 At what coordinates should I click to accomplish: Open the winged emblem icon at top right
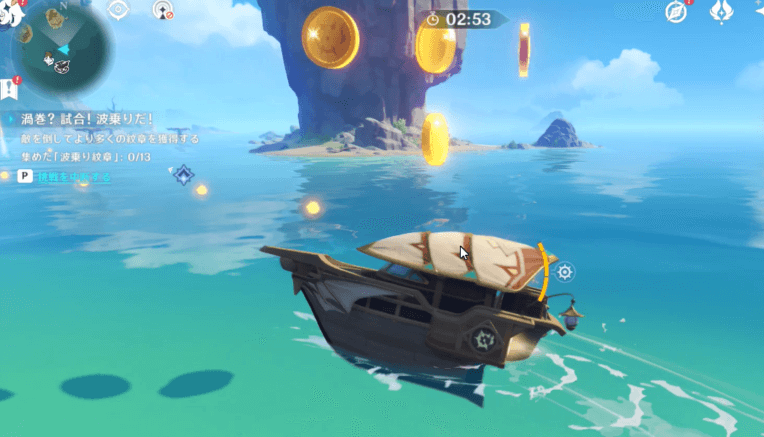(x=722, y=12)
